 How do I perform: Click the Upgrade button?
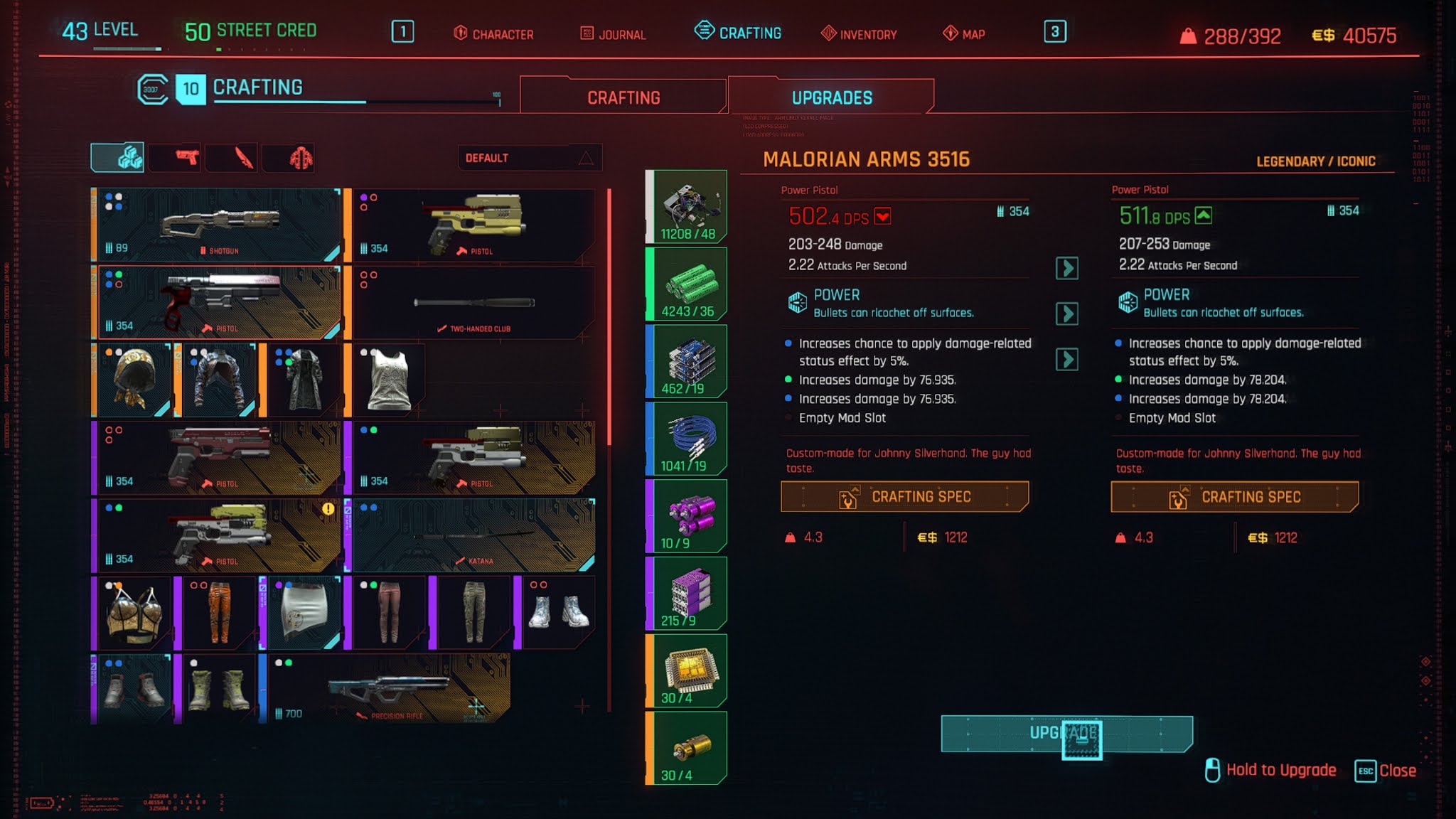tap(1066, 734)
